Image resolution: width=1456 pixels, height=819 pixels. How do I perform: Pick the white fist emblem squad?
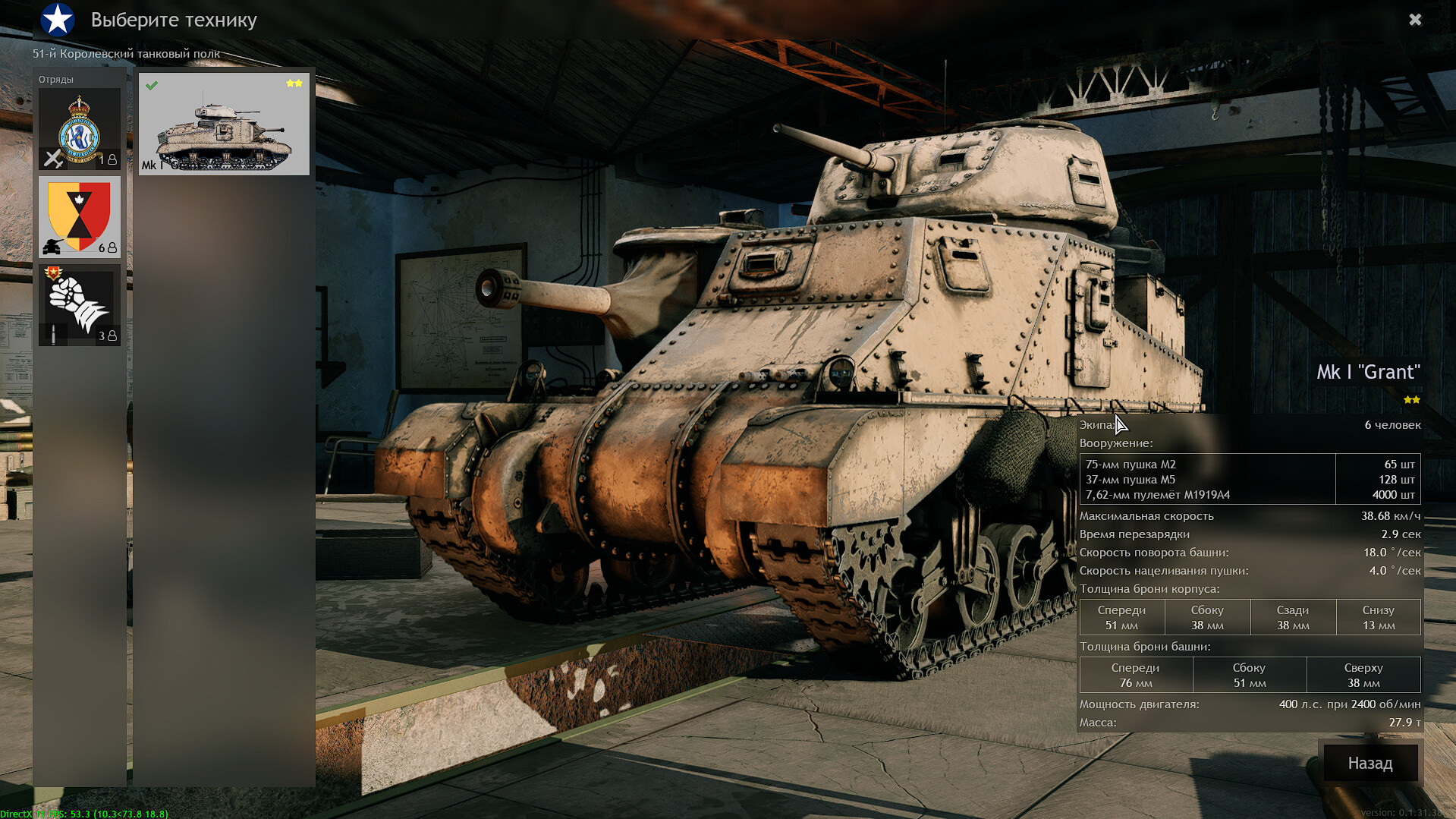coord(80,305)
